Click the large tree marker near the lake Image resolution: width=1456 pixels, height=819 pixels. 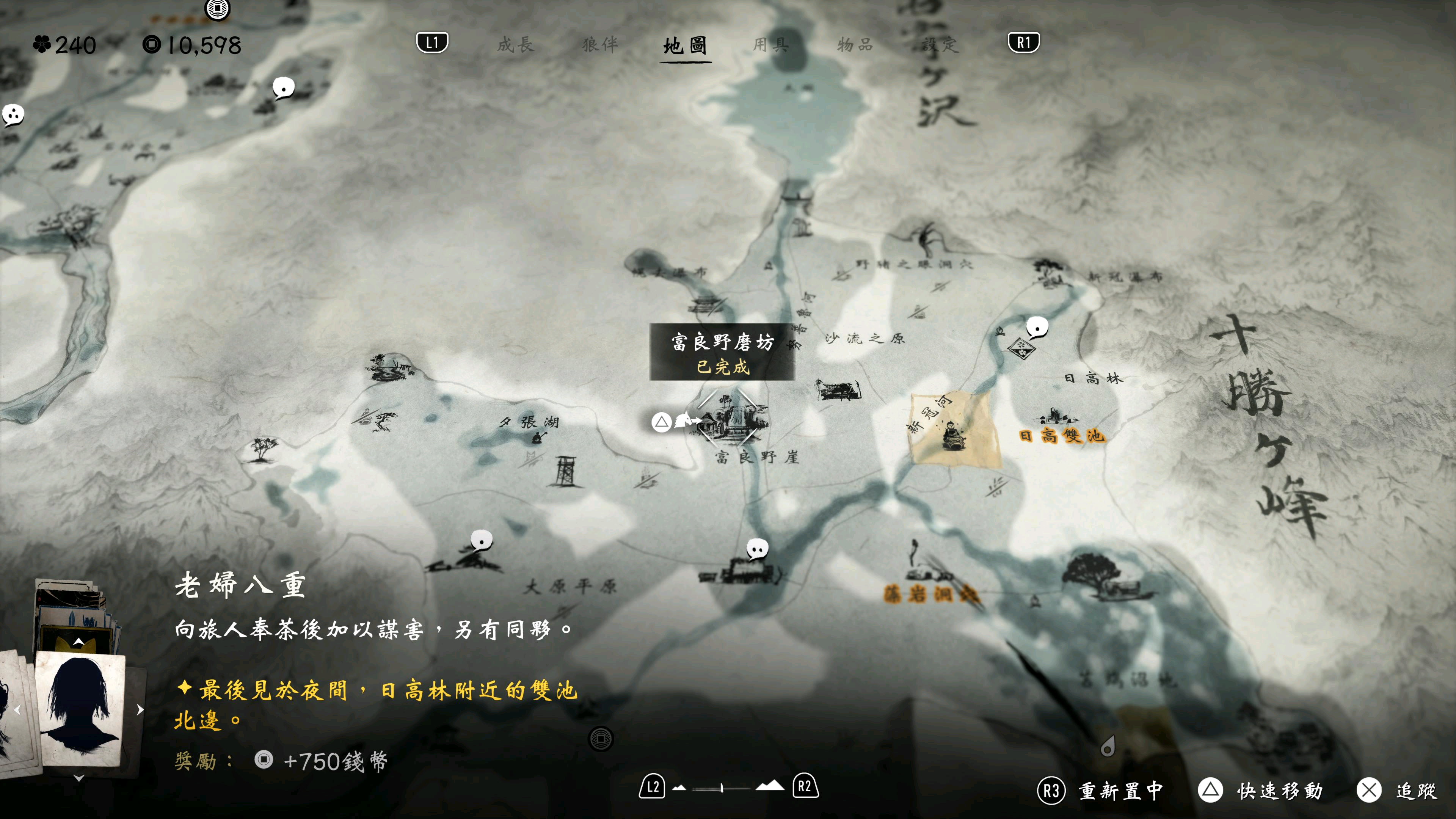tap(1092, 571)
